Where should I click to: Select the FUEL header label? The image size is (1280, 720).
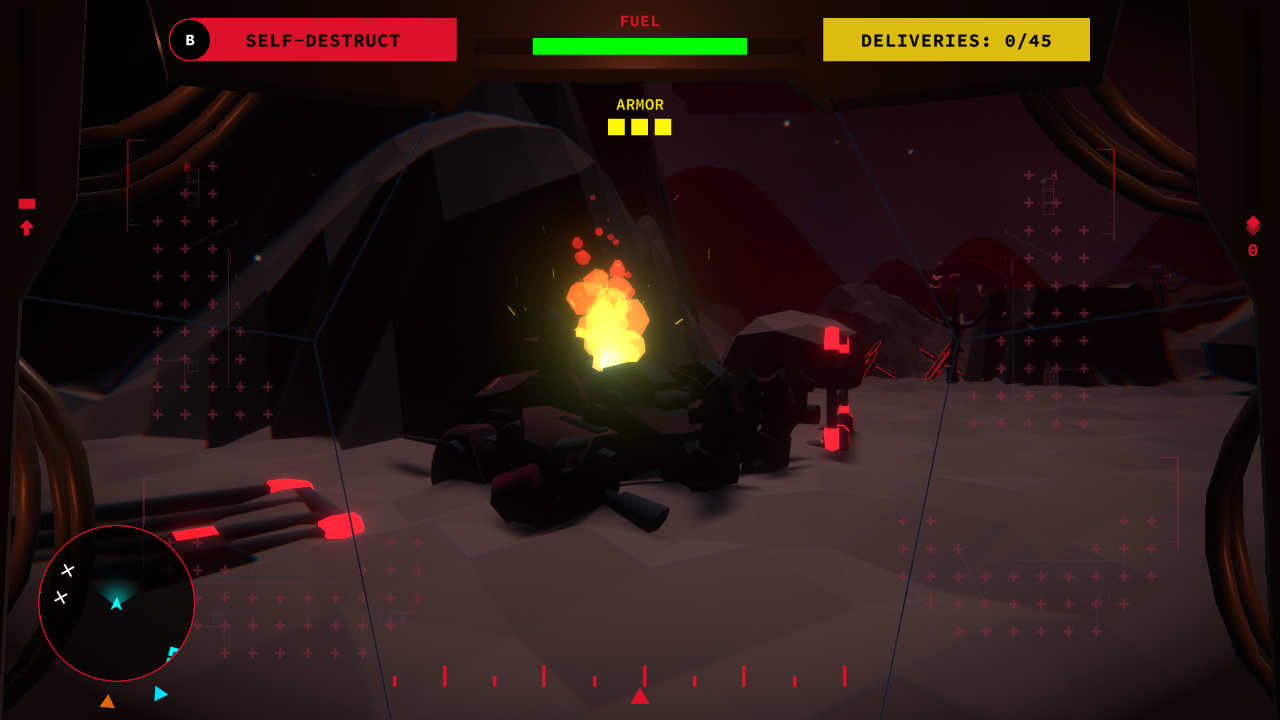[639, 21]
